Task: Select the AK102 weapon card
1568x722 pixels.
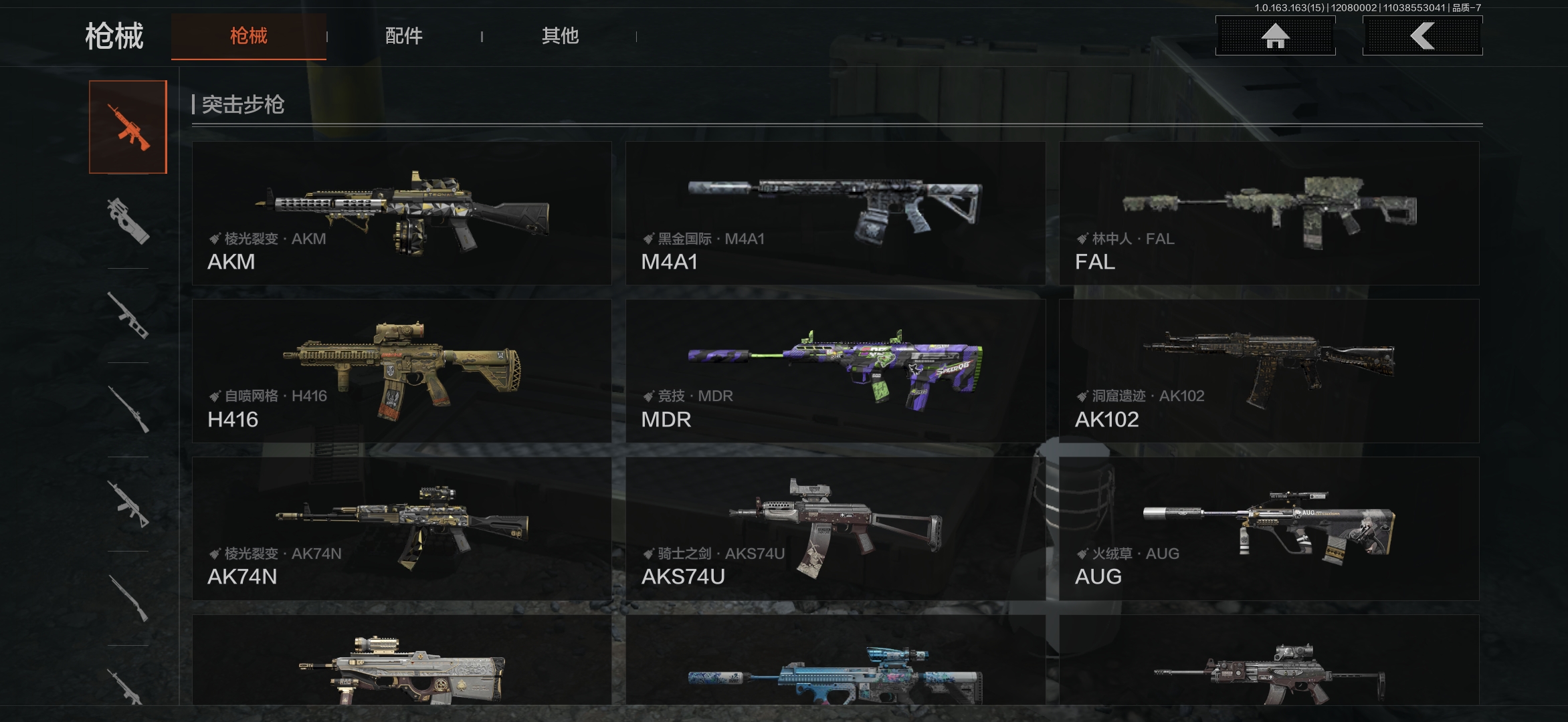Action: click(x=1269, y=370)
